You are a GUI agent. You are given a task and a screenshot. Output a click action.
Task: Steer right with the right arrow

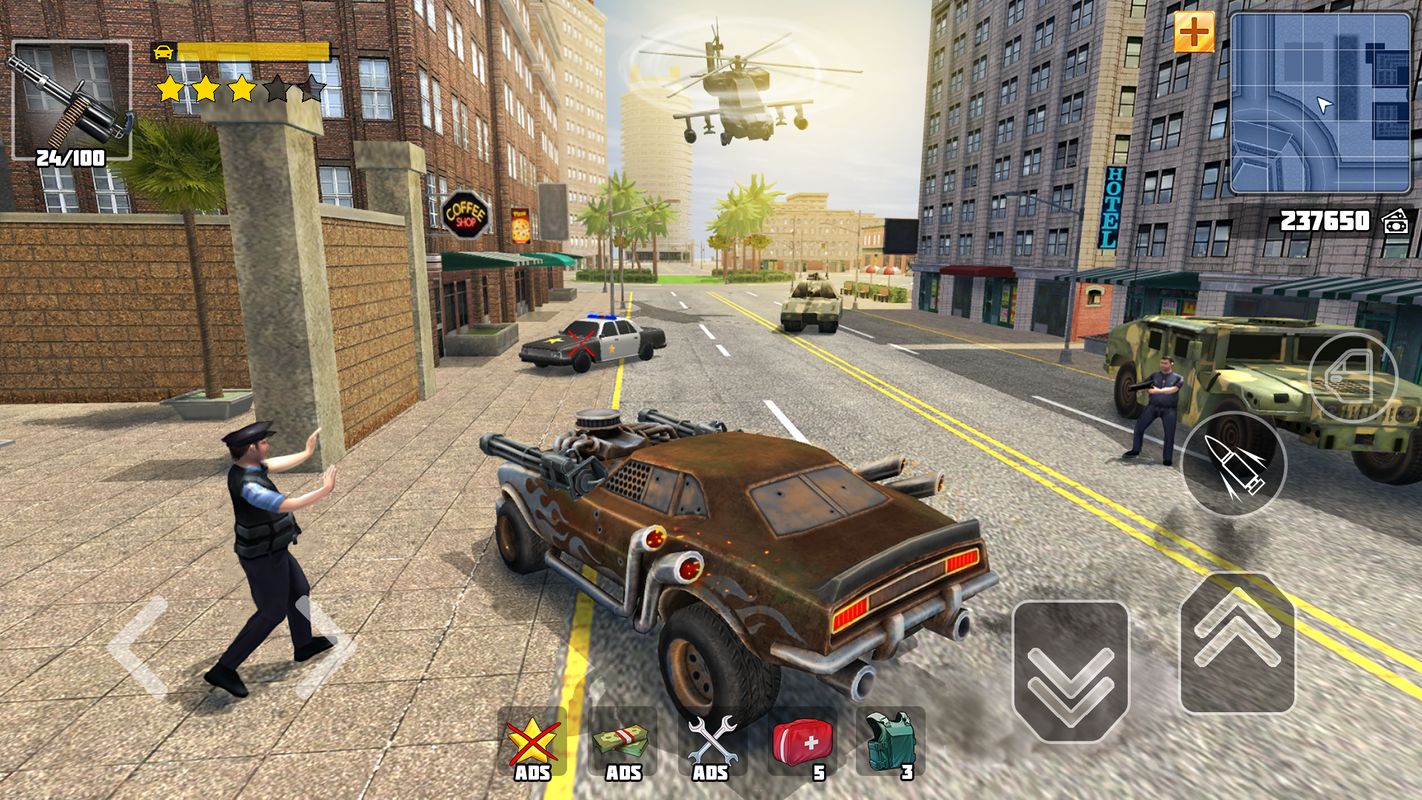[x=328, y=646]
